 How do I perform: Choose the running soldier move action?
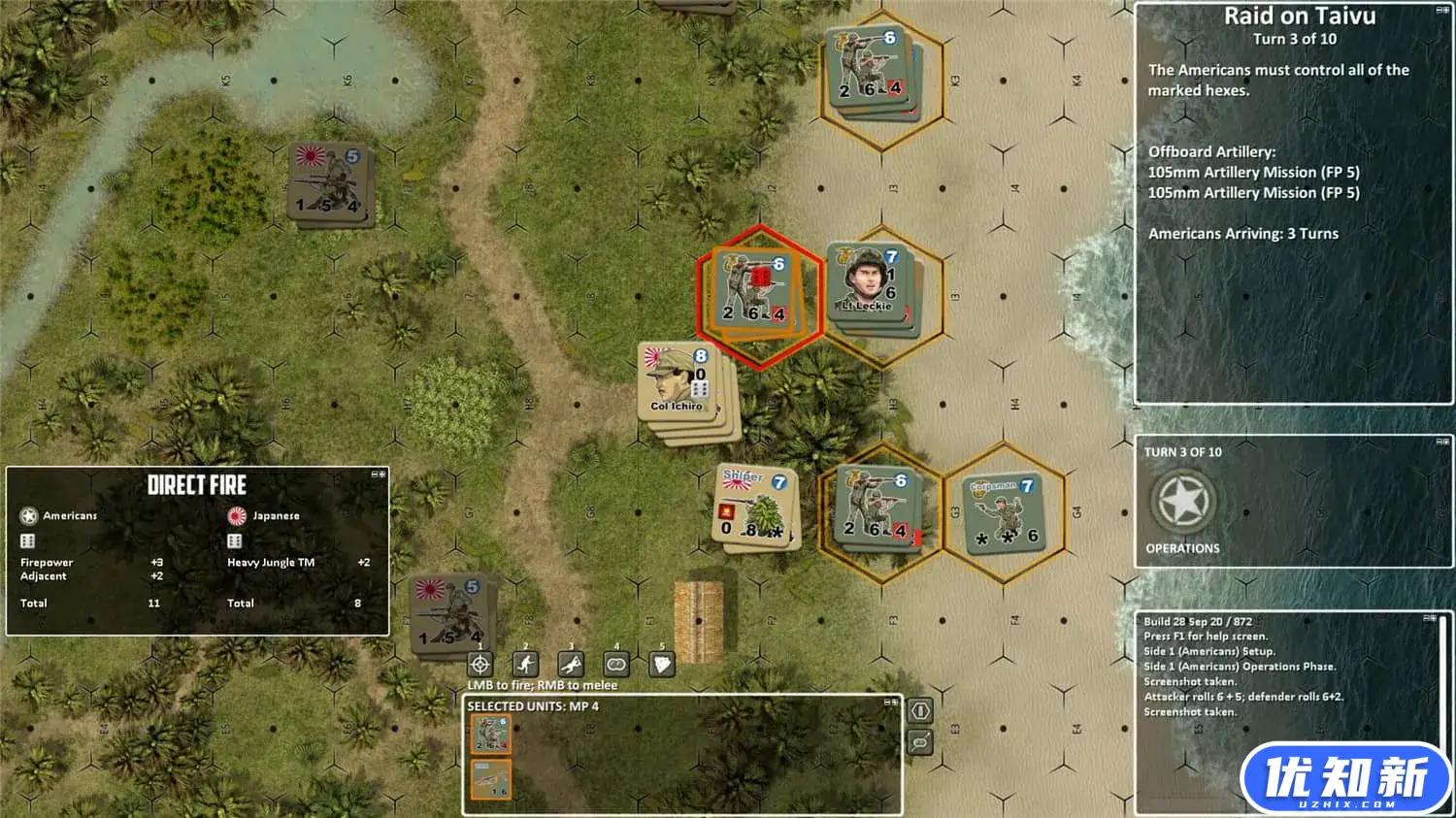(x=525, y=665)
